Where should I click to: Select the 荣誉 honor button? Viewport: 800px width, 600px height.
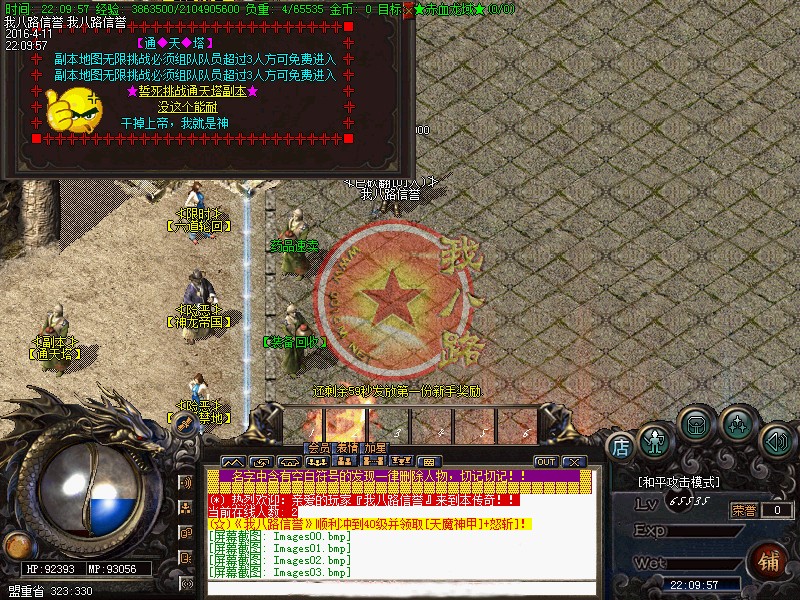(743, 510)
